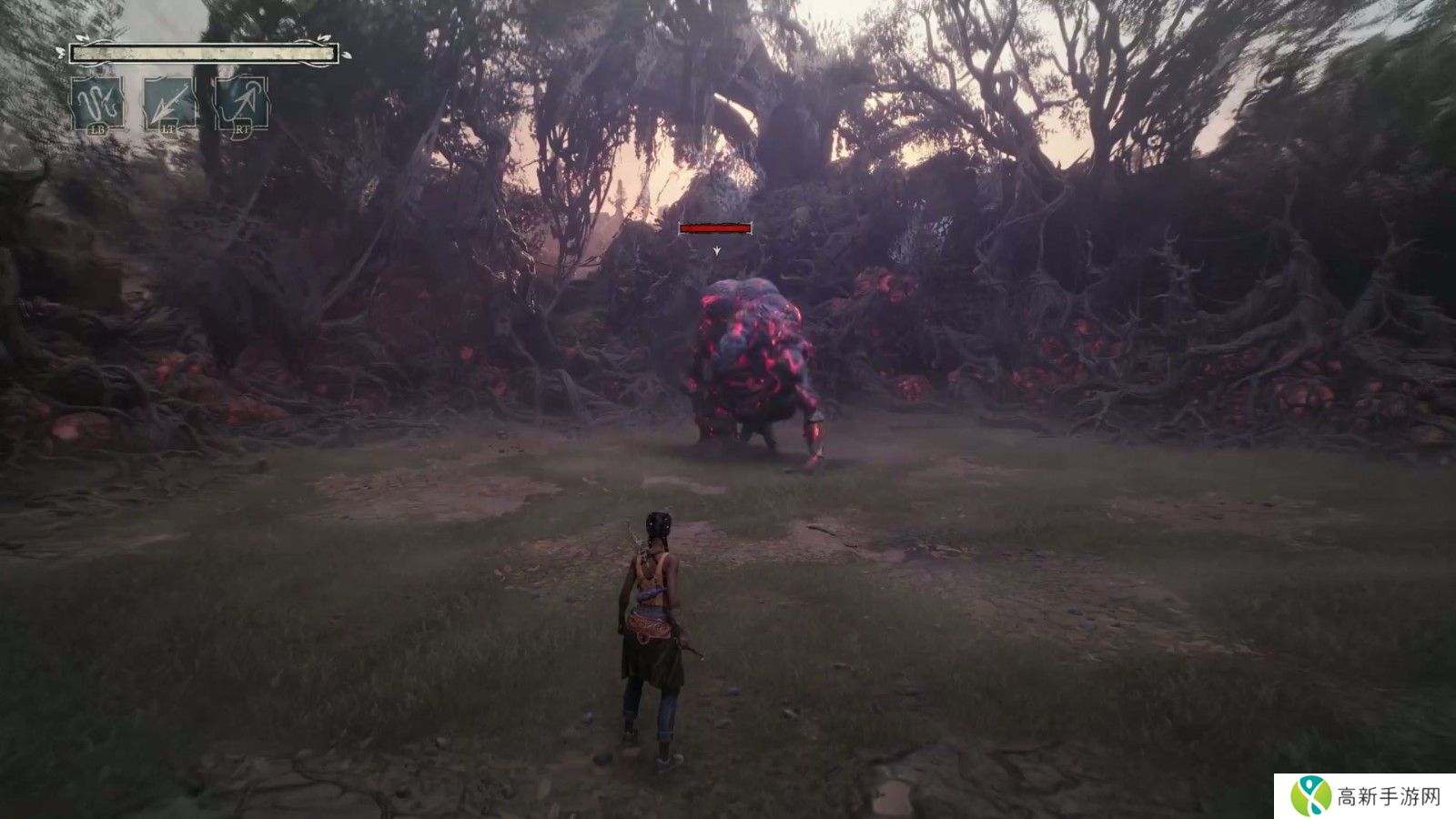Image resolution: width=1456 pixels, height=819 pixels.
Task: Use the upward arrow with curl ability
Action: (241, 102)
